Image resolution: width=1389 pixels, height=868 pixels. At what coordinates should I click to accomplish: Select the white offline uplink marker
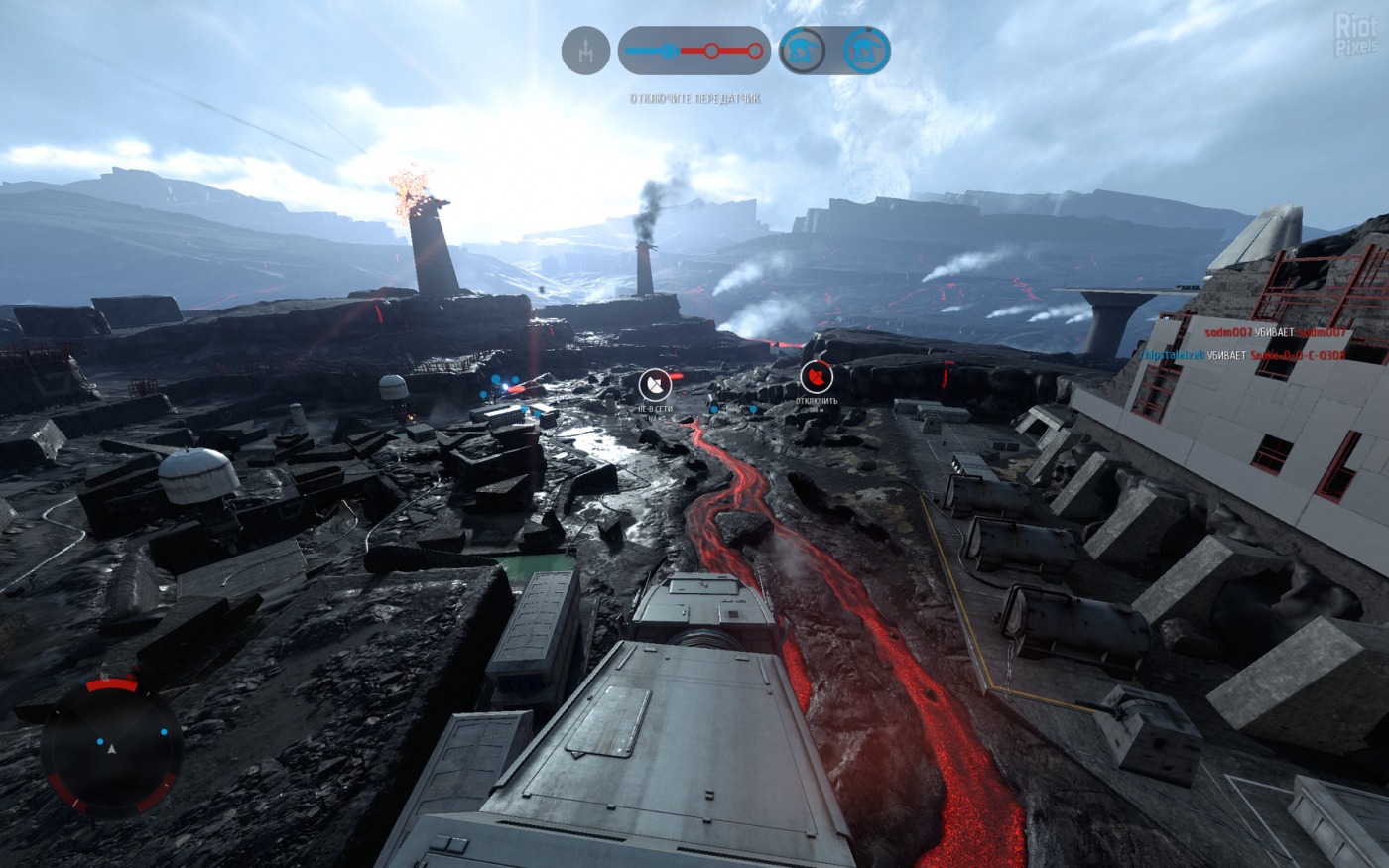(x=655, y=382)
